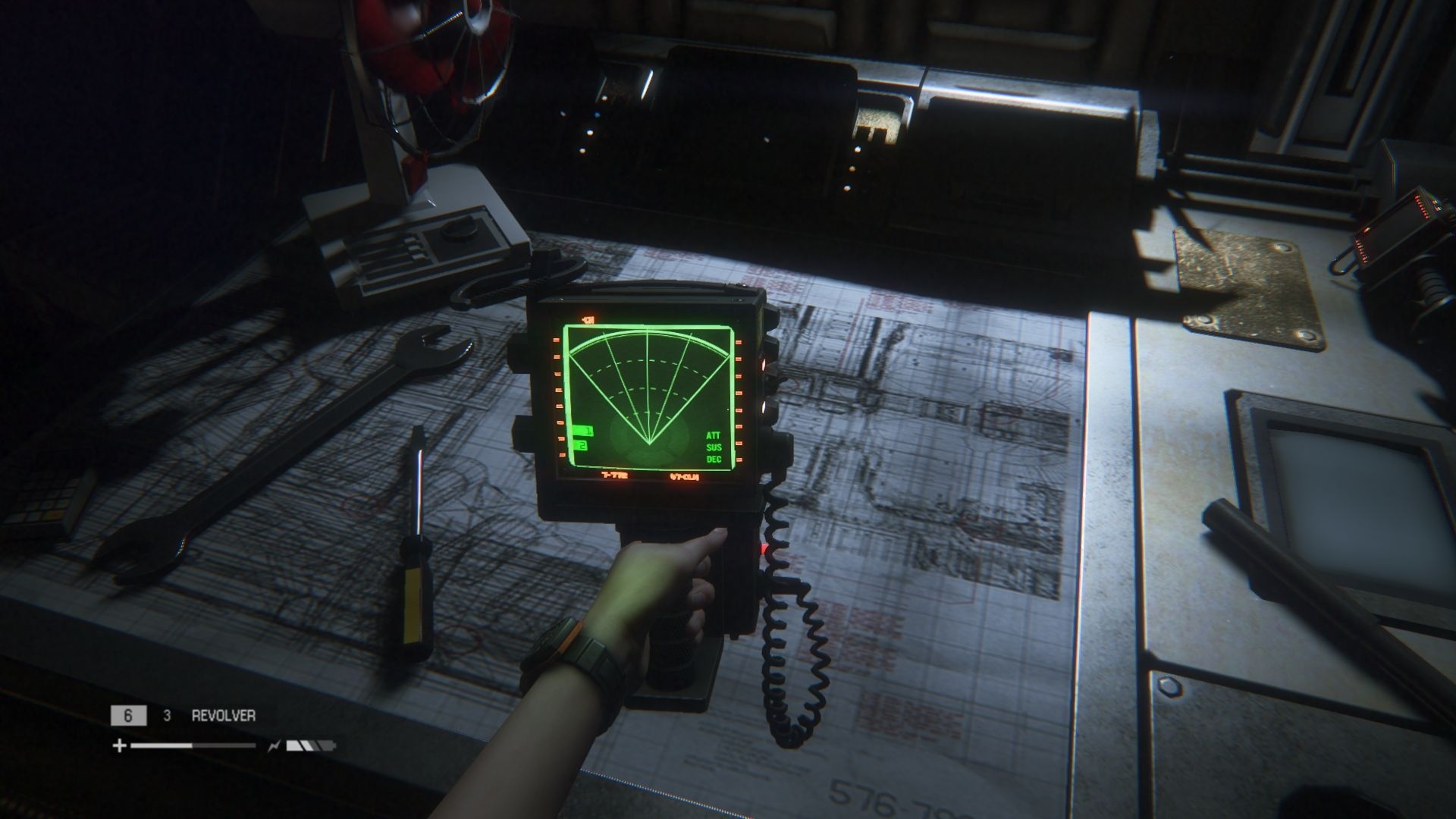Select the SUS suspicious mode indicator

click(x=713, y=447)
